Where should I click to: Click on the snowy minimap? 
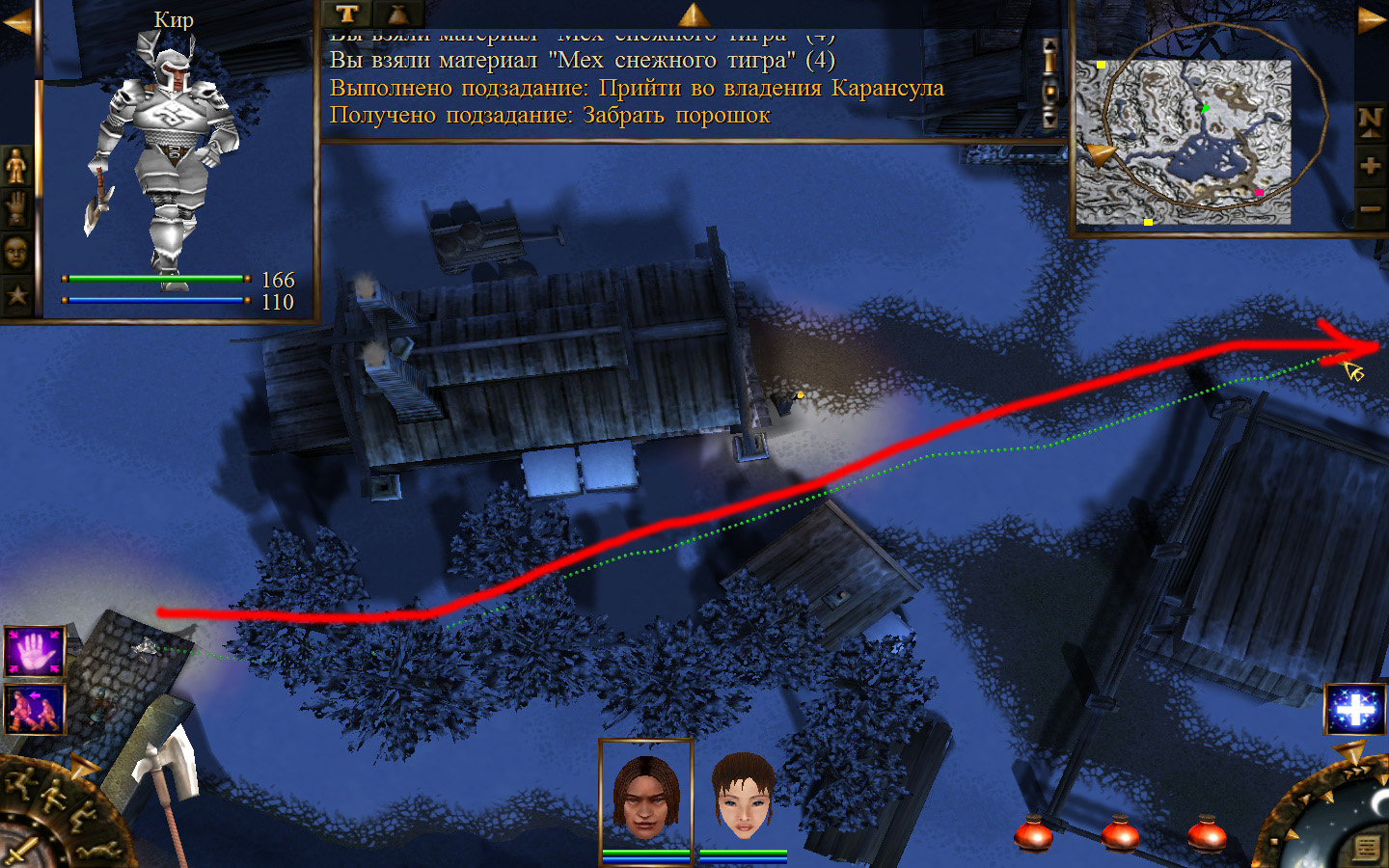click(1184, 142)
